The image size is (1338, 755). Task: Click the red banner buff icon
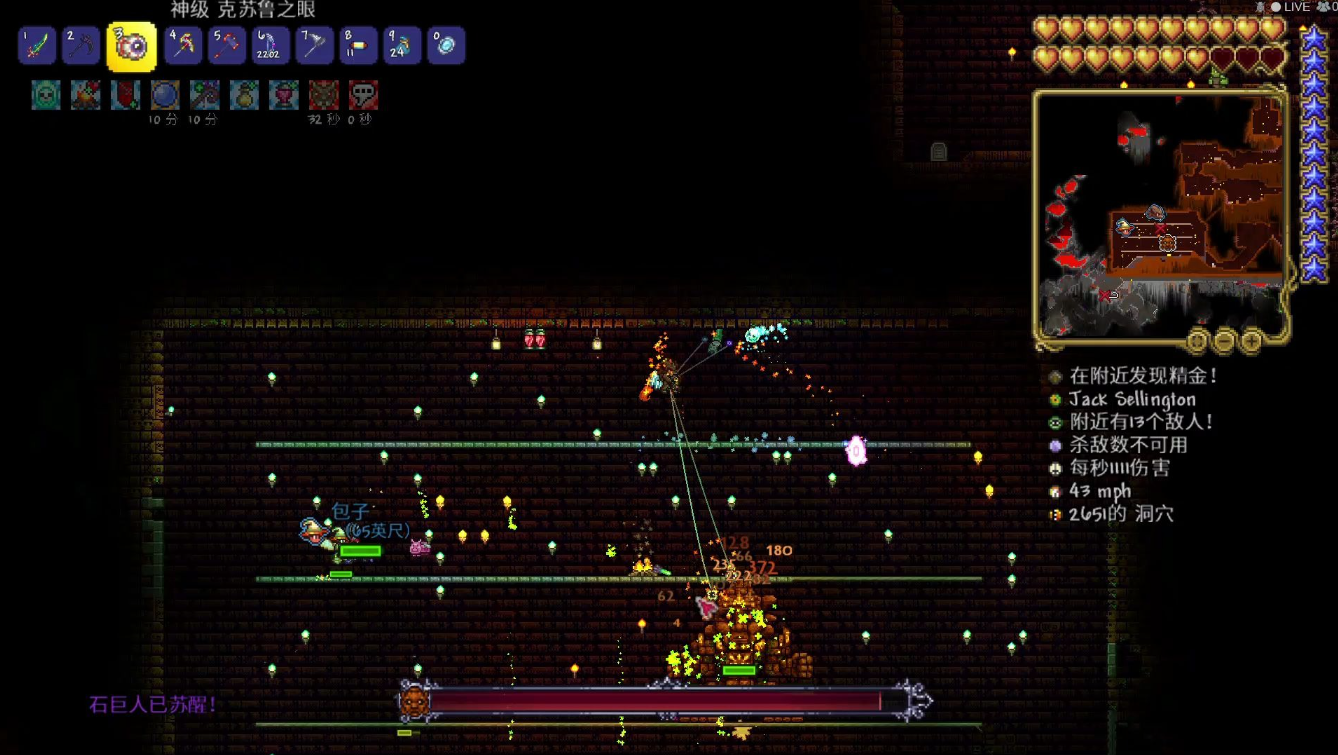(125, 95)
